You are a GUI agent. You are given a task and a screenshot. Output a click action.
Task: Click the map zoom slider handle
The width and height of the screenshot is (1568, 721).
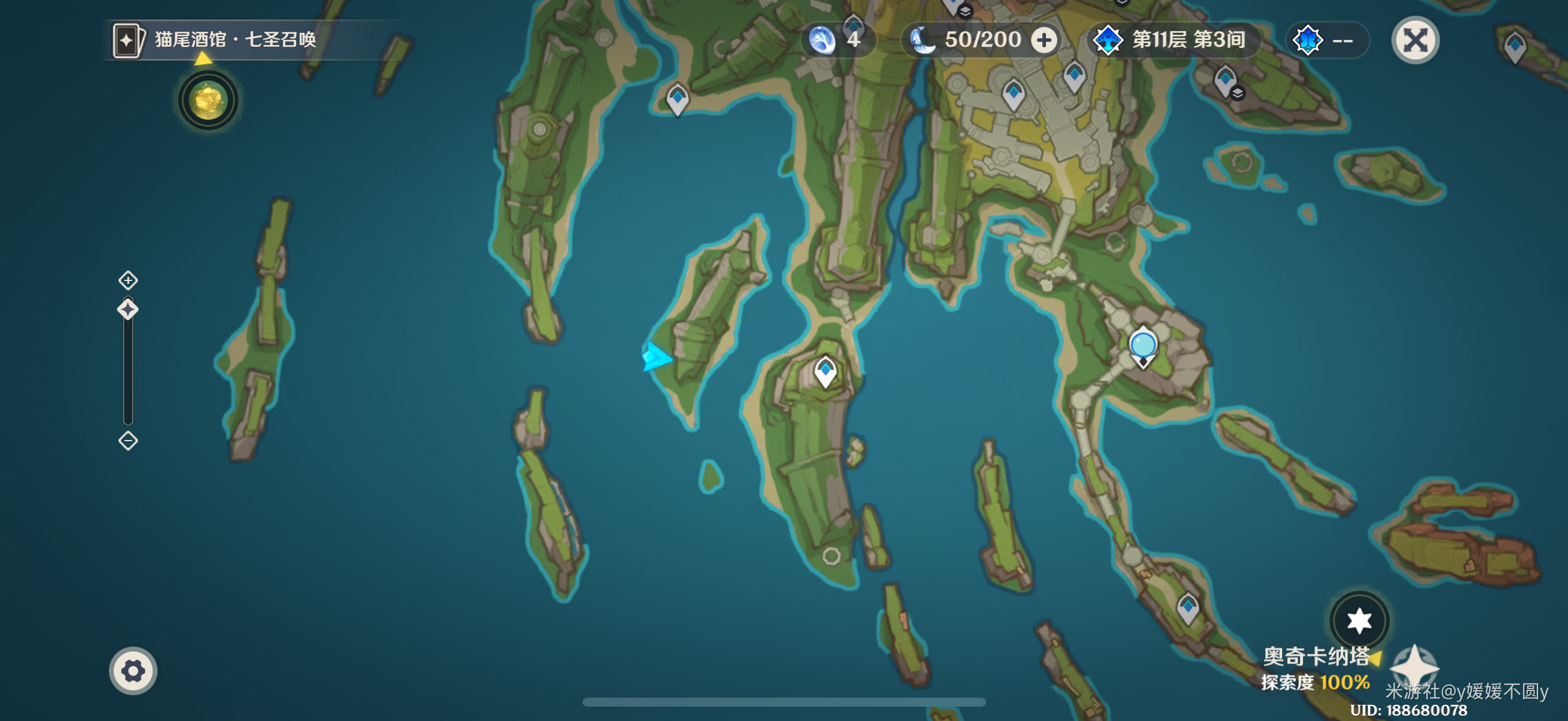pos(128,310)
